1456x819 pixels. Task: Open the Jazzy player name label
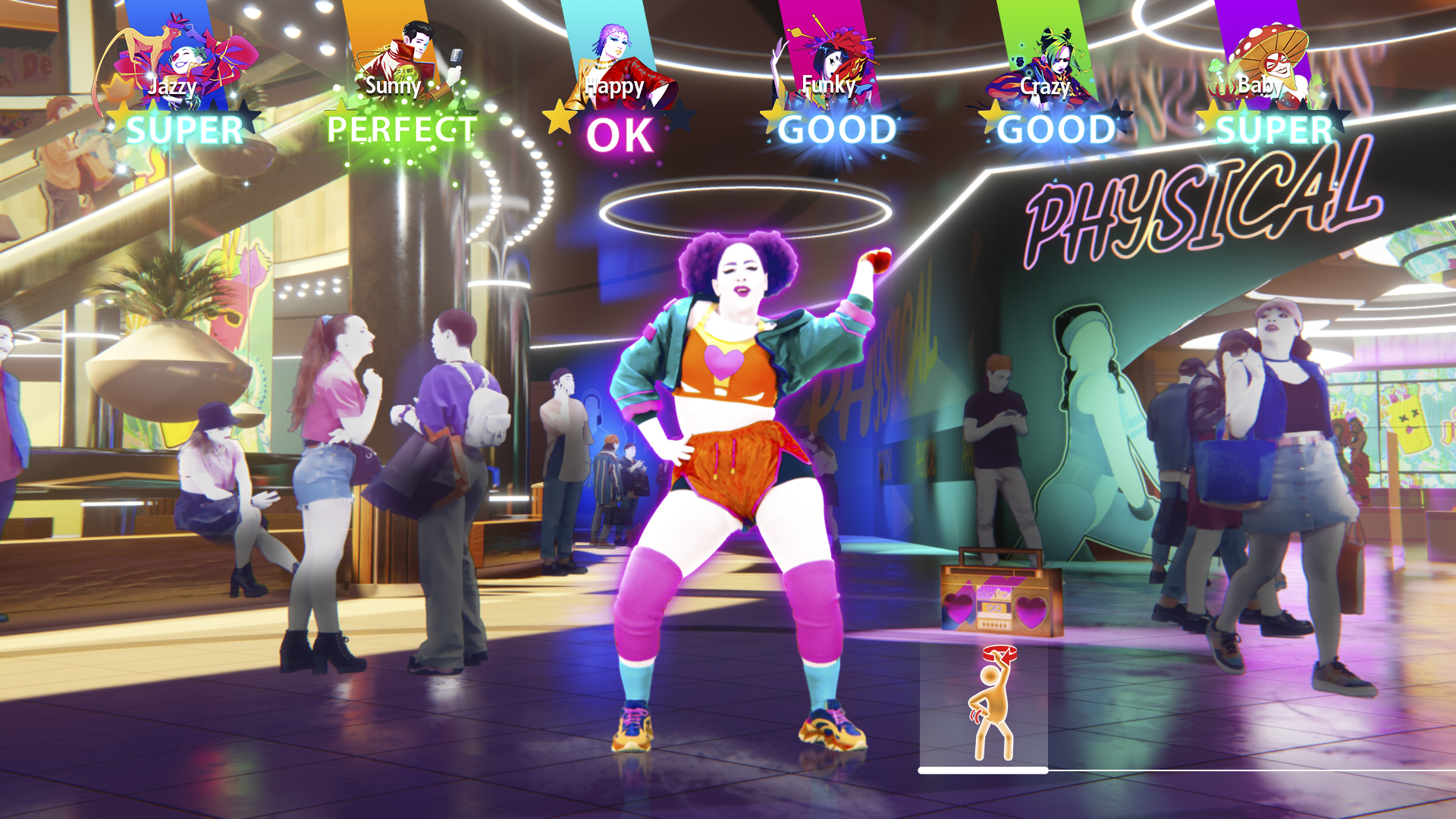171,86
